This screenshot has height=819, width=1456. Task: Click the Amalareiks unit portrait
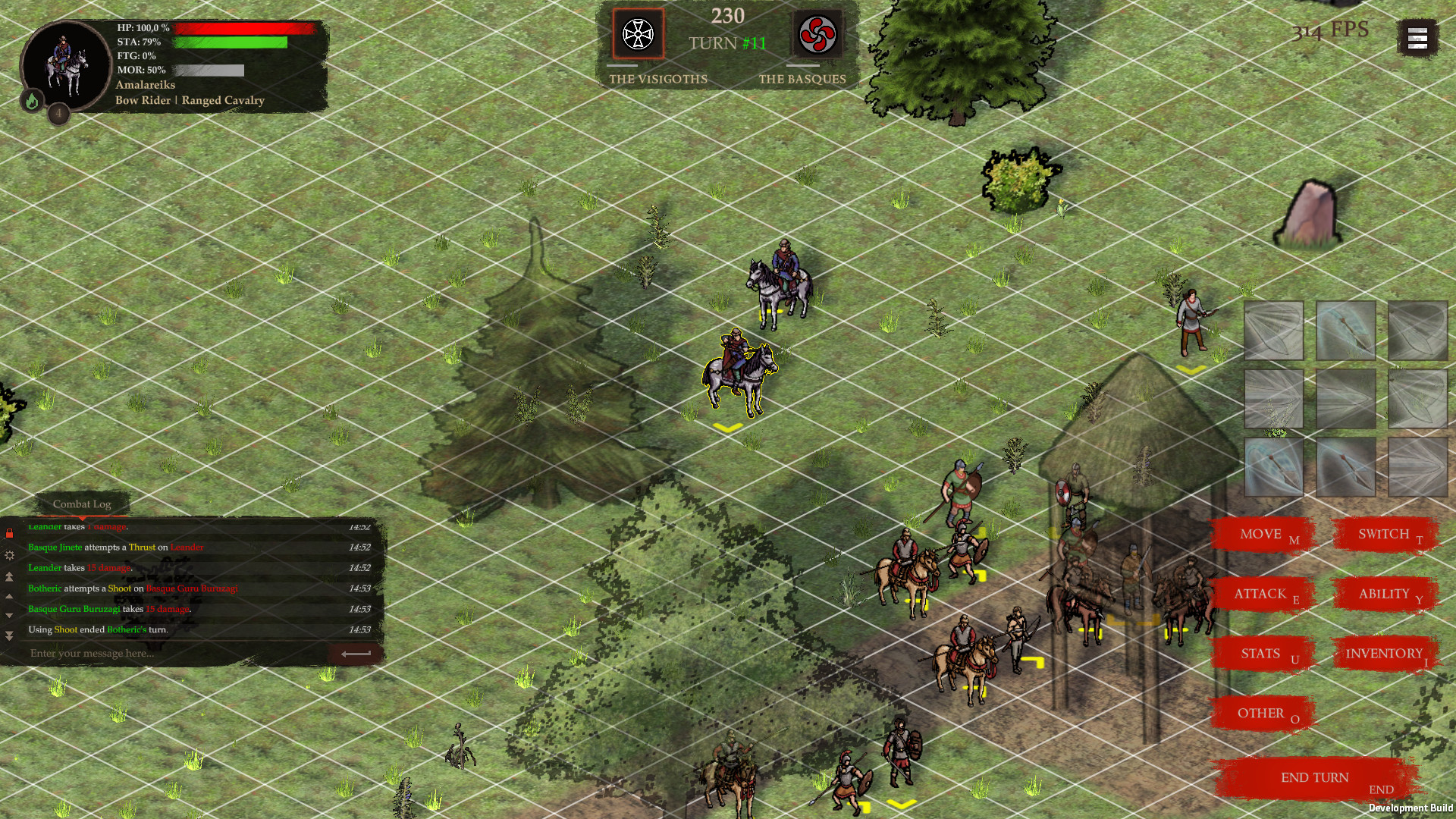[65, 66]
